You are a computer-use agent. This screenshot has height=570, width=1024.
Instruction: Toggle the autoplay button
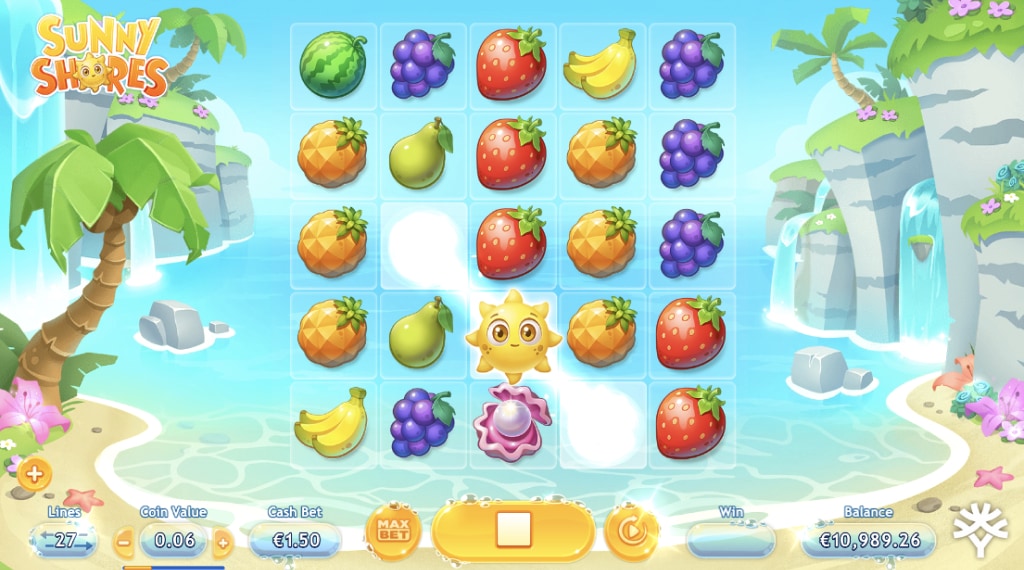(x=631, y=532)
